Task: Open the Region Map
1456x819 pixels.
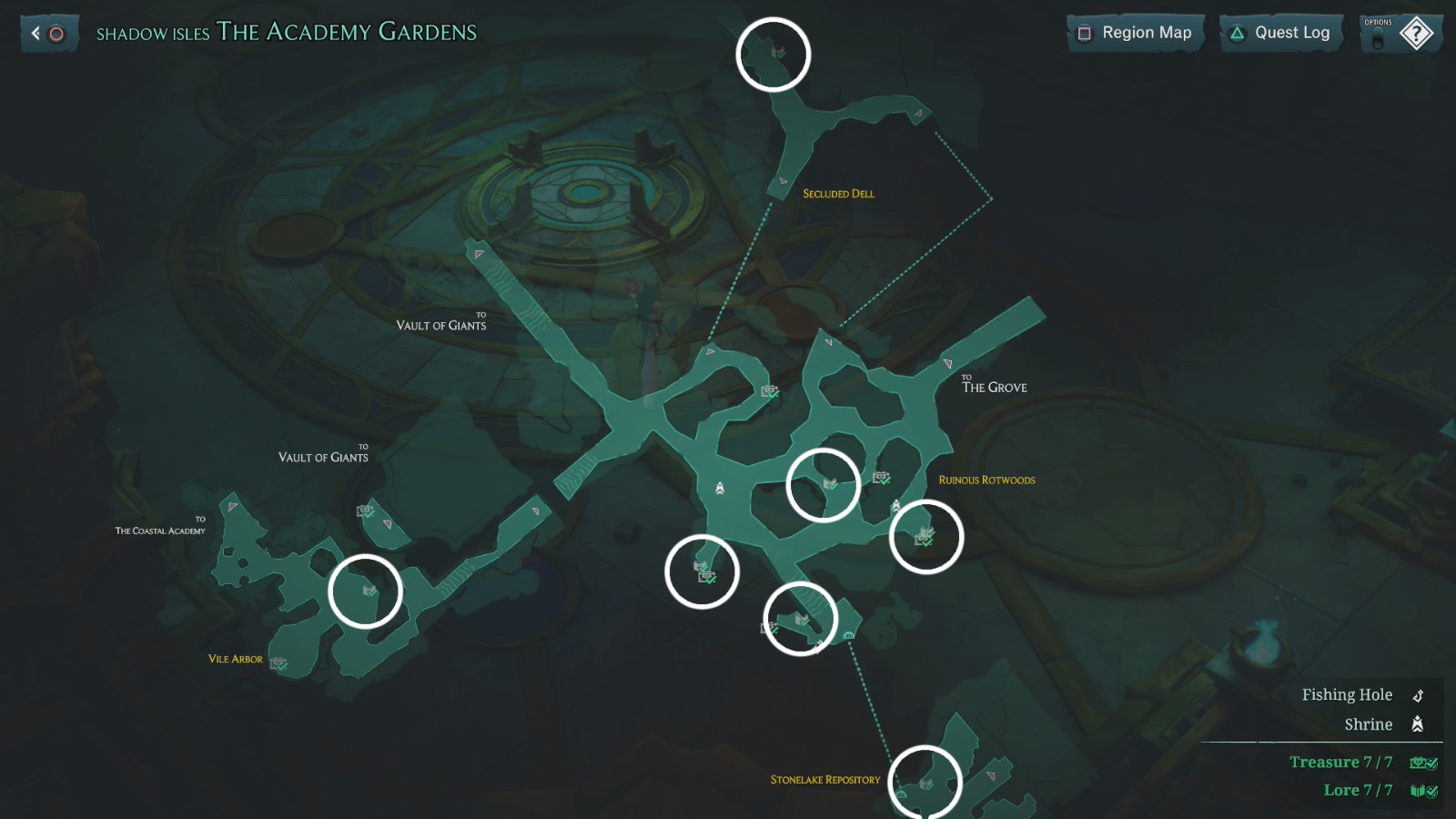Action: tap(1146, 33)
